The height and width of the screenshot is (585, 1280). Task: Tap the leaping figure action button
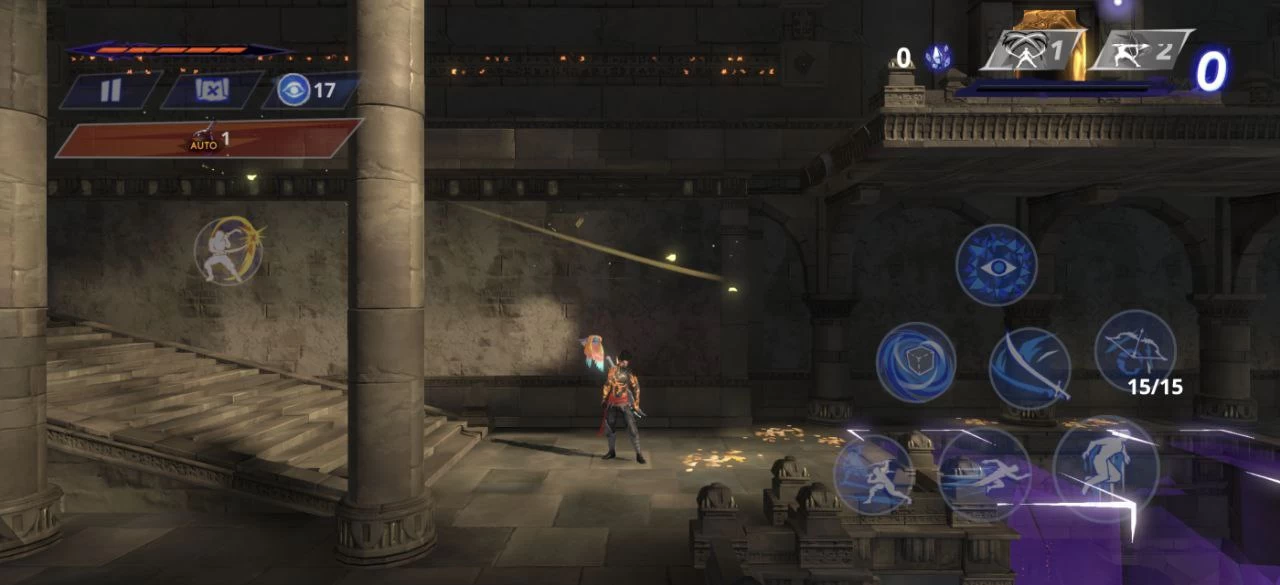click(874, 475)
